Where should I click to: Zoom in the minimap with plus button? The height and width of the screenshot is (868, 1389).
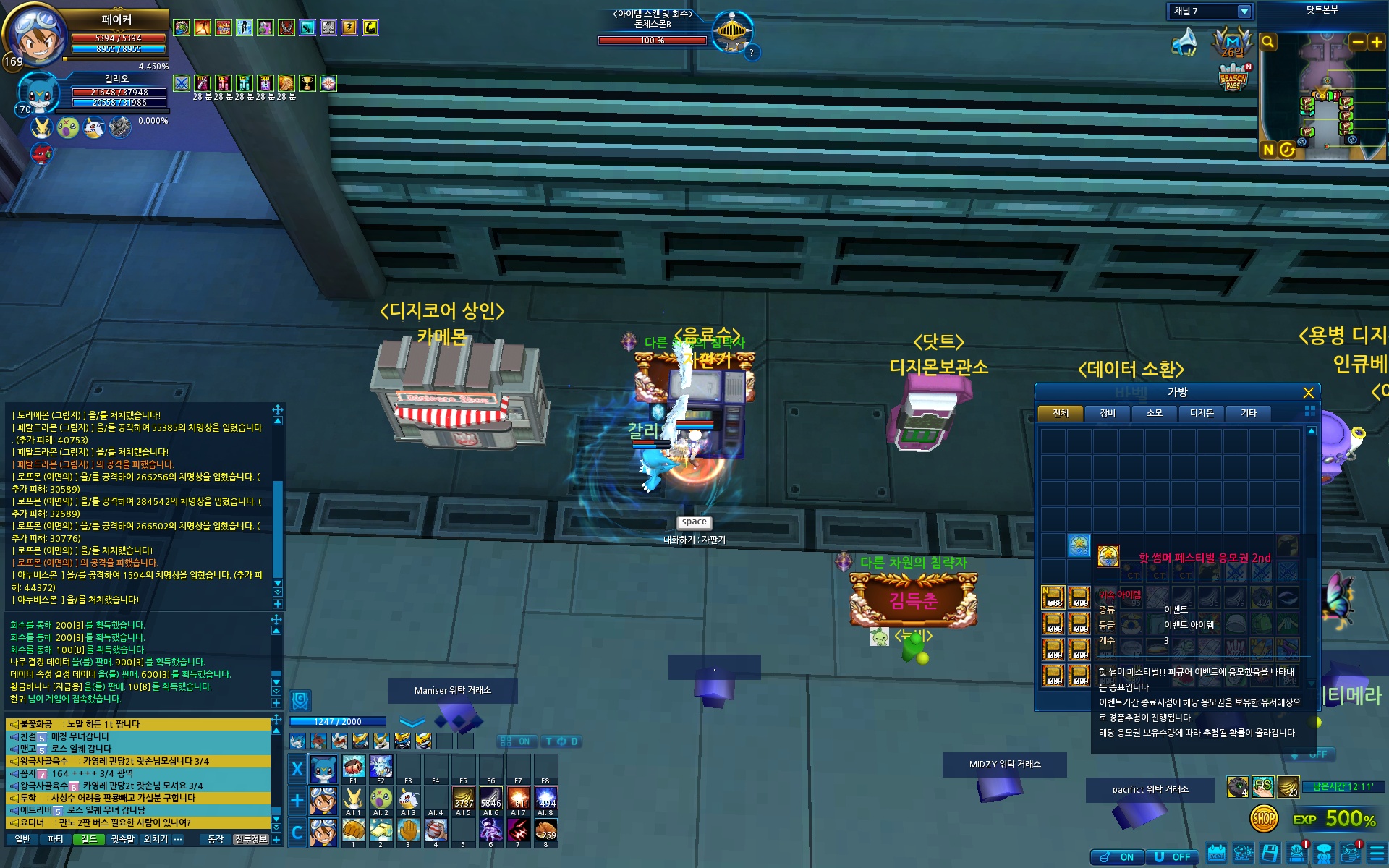(x=1376, y=42)
